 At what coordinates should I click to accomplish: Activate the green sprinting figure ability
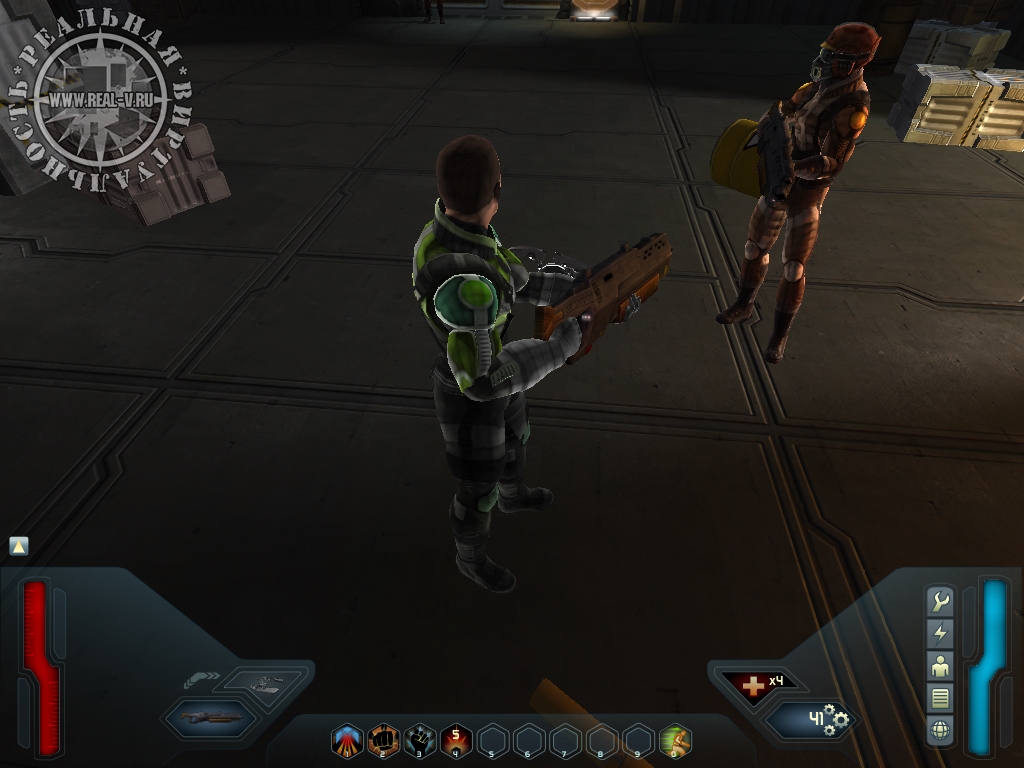point(675,740)
